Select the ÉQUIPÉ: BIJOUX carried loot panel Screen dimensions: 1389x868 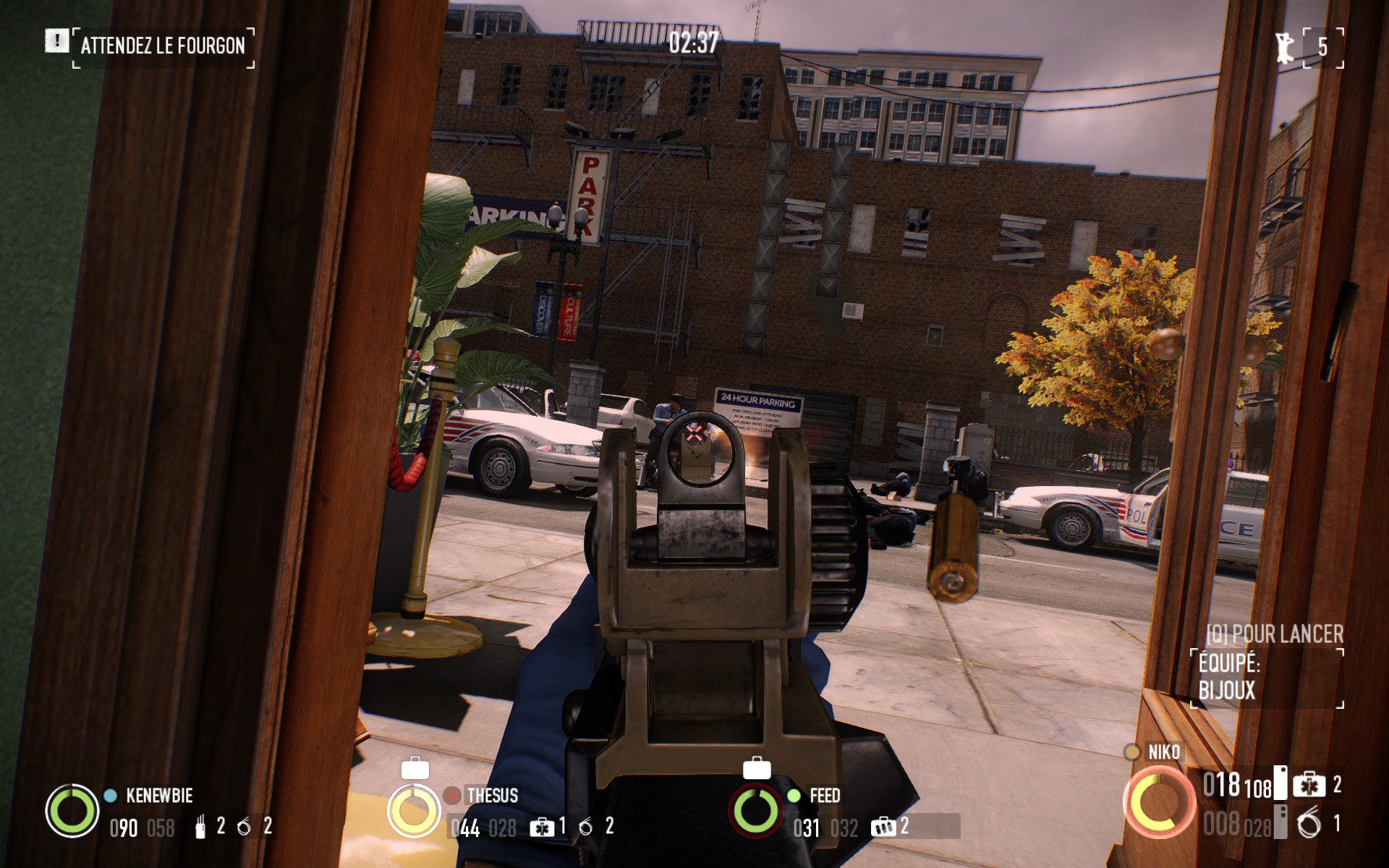tap(1266, 677)
